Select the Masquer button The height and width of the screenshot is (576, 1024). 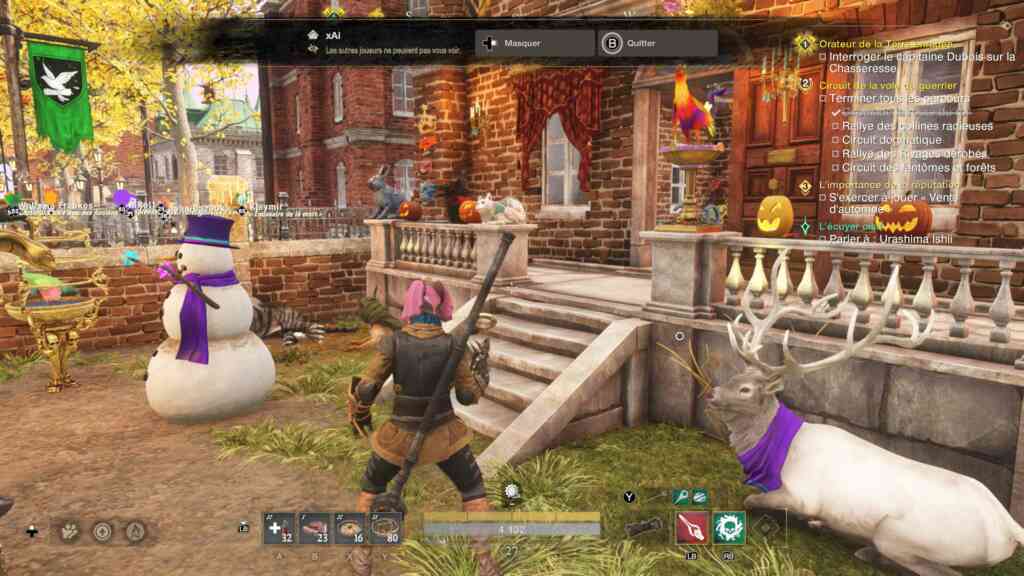(x=536, y=44)
